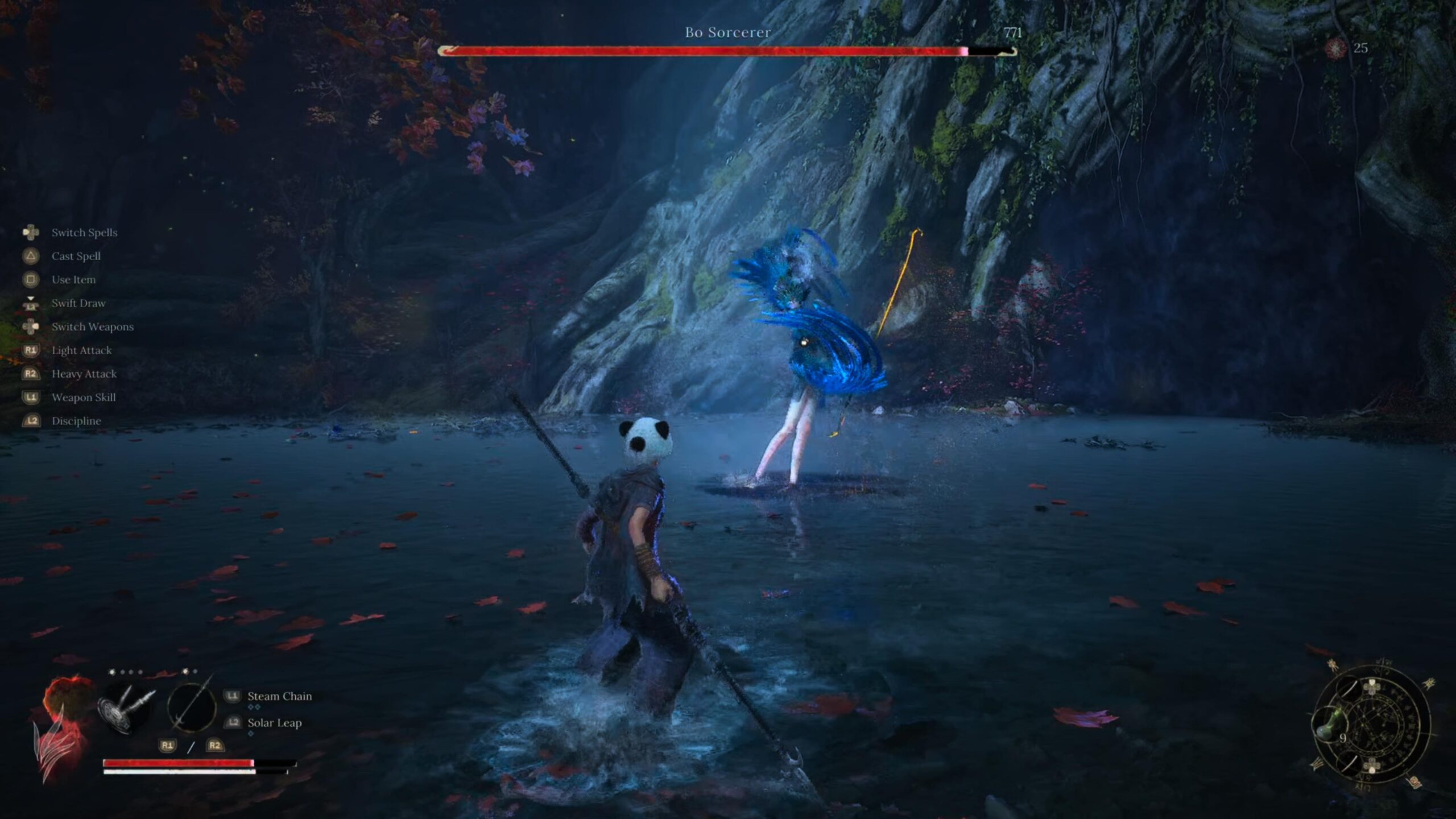1456x819 pixels.
Task: Select the Use Item hint entry
Action: (x=73, y=280)
